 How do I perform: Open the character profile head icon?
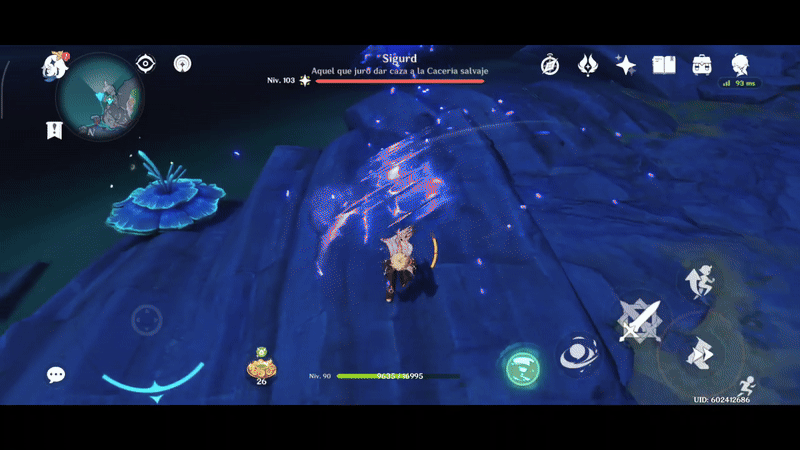[740, 64]
